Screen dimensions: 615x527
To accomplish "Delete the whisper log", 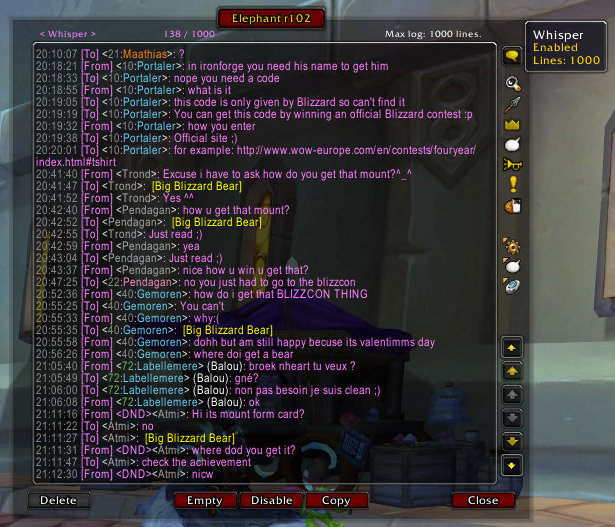I will coord(58,500).
